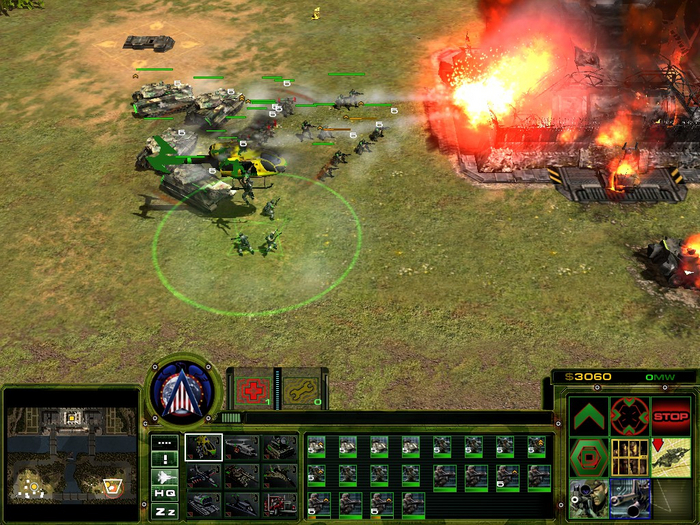Click the exclamation mark alert button
Image resolution: width=700 pixels, height=525 pixels.
(165, 459)
